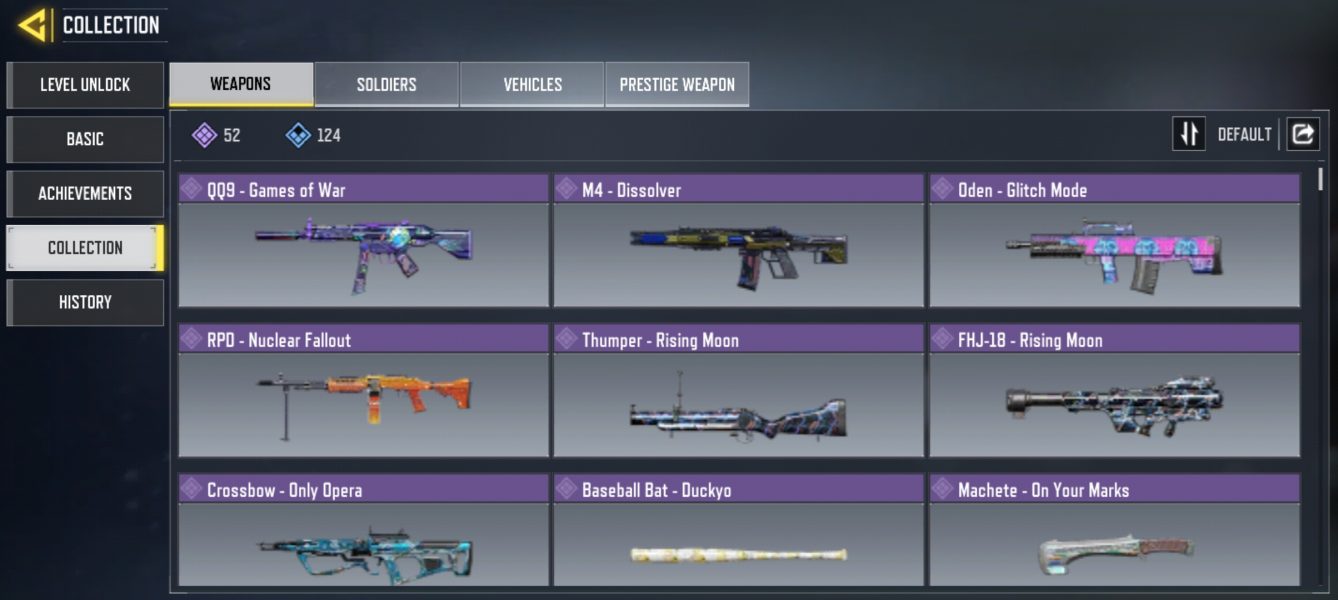Select the QQ9 - Games of War card
The image size is (1338, 600).
[363, 242]
